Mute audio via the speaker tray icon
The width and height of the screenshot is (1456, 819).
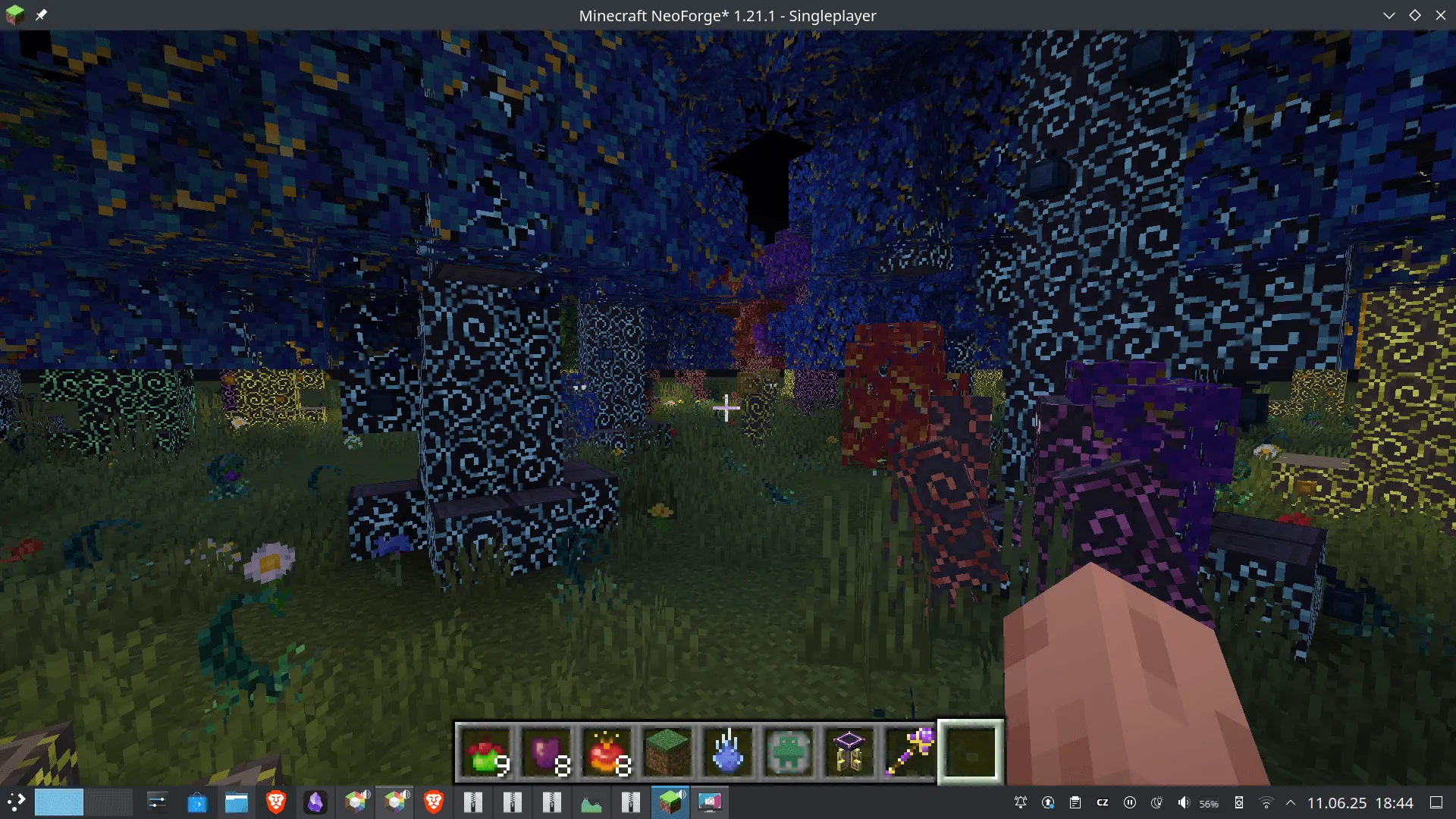coord(1185,803)
